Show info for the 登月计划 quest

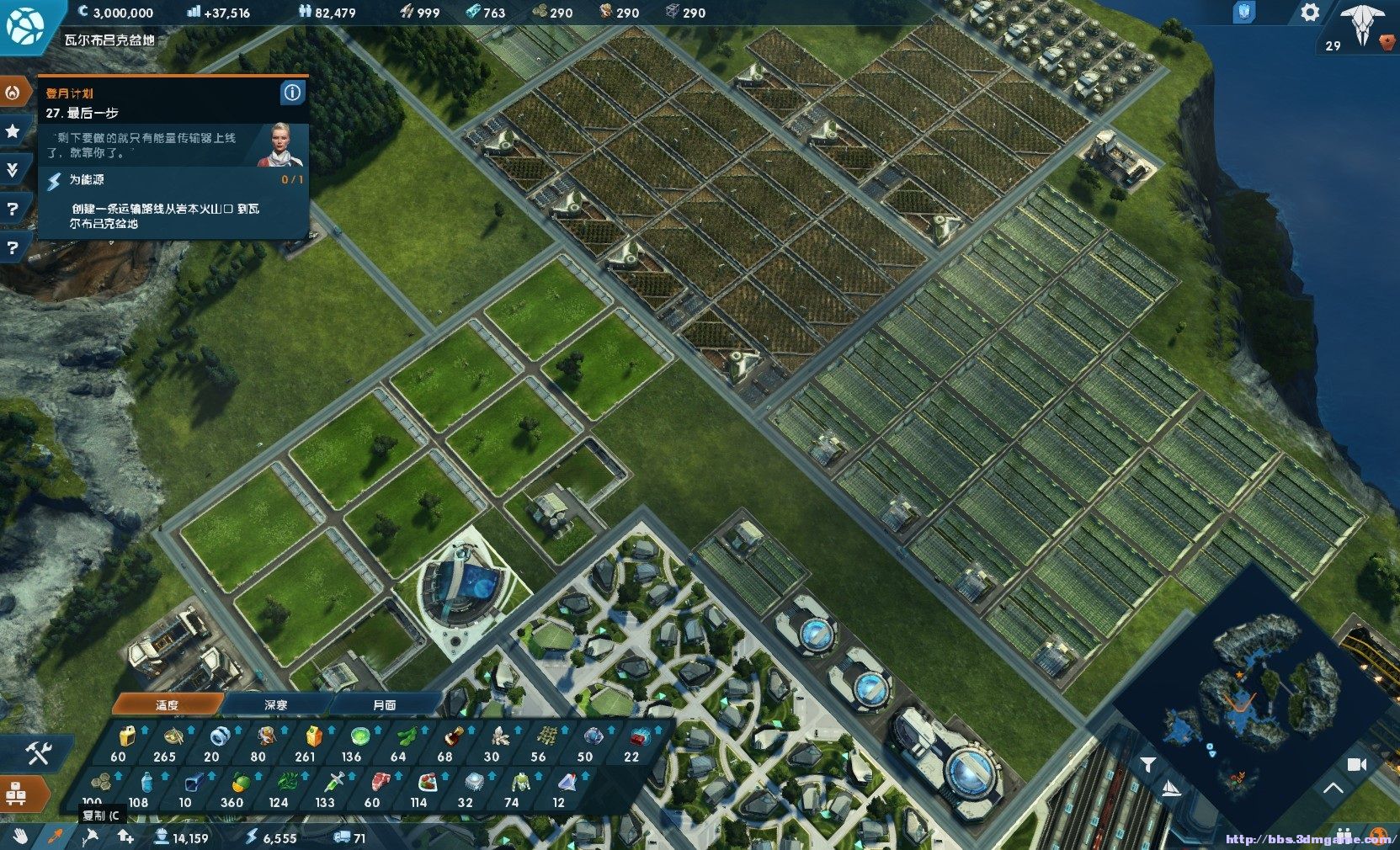(x=292, y=93)
